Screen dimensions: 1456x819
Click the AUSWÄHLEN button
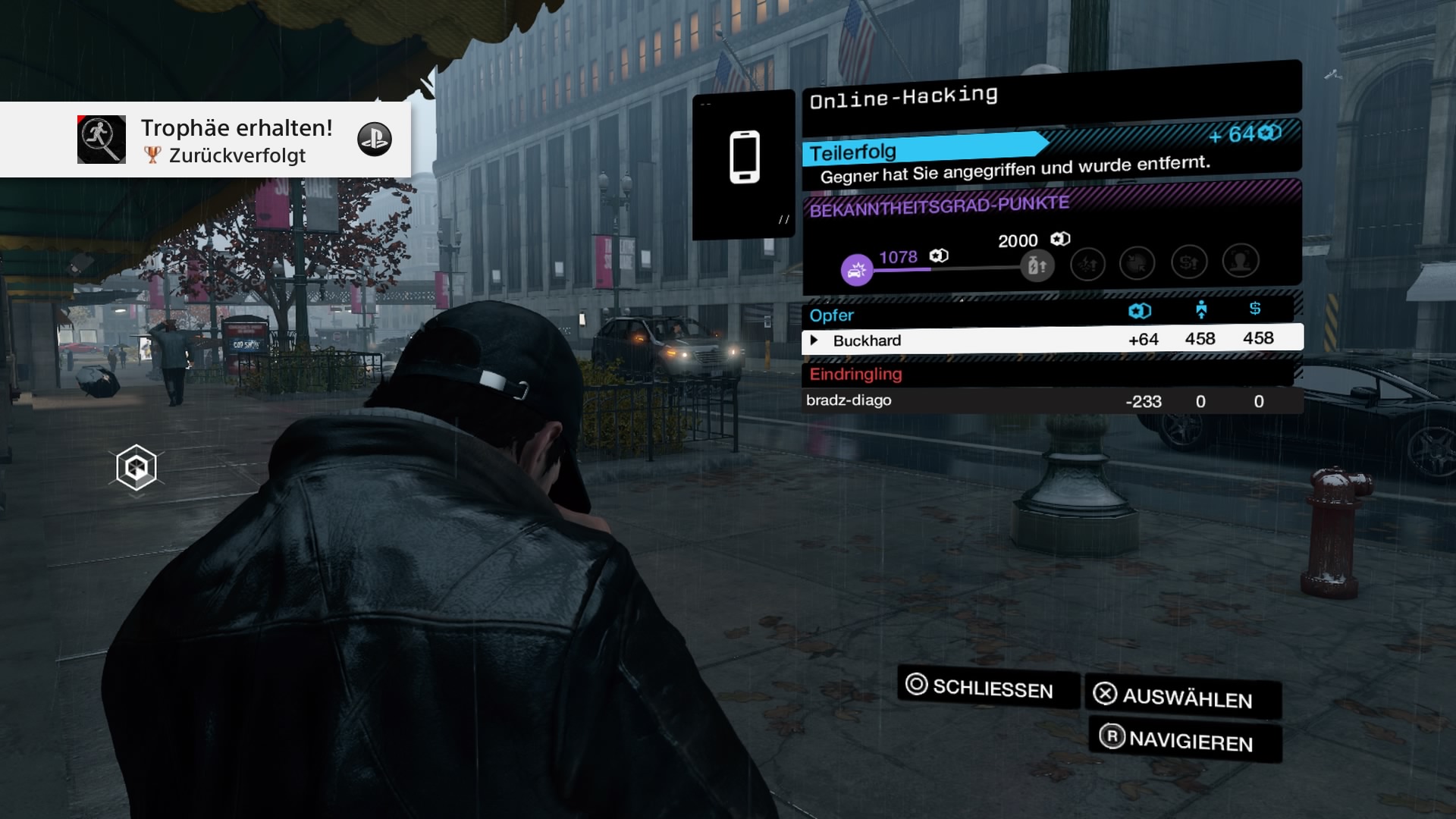point(1182,696)
